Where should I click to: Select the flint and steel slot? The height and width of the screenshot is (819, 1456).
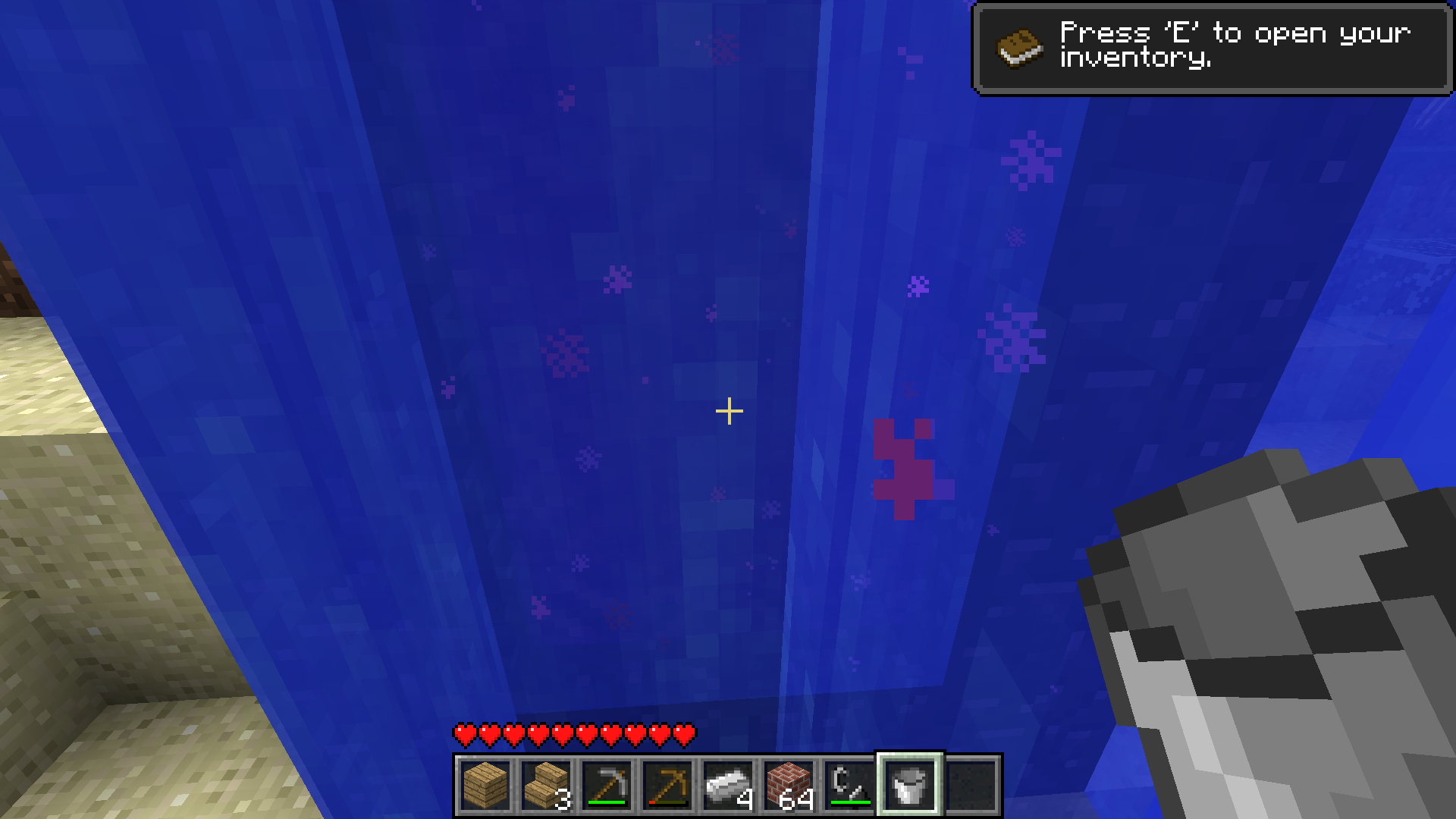(x=849, y=786)
